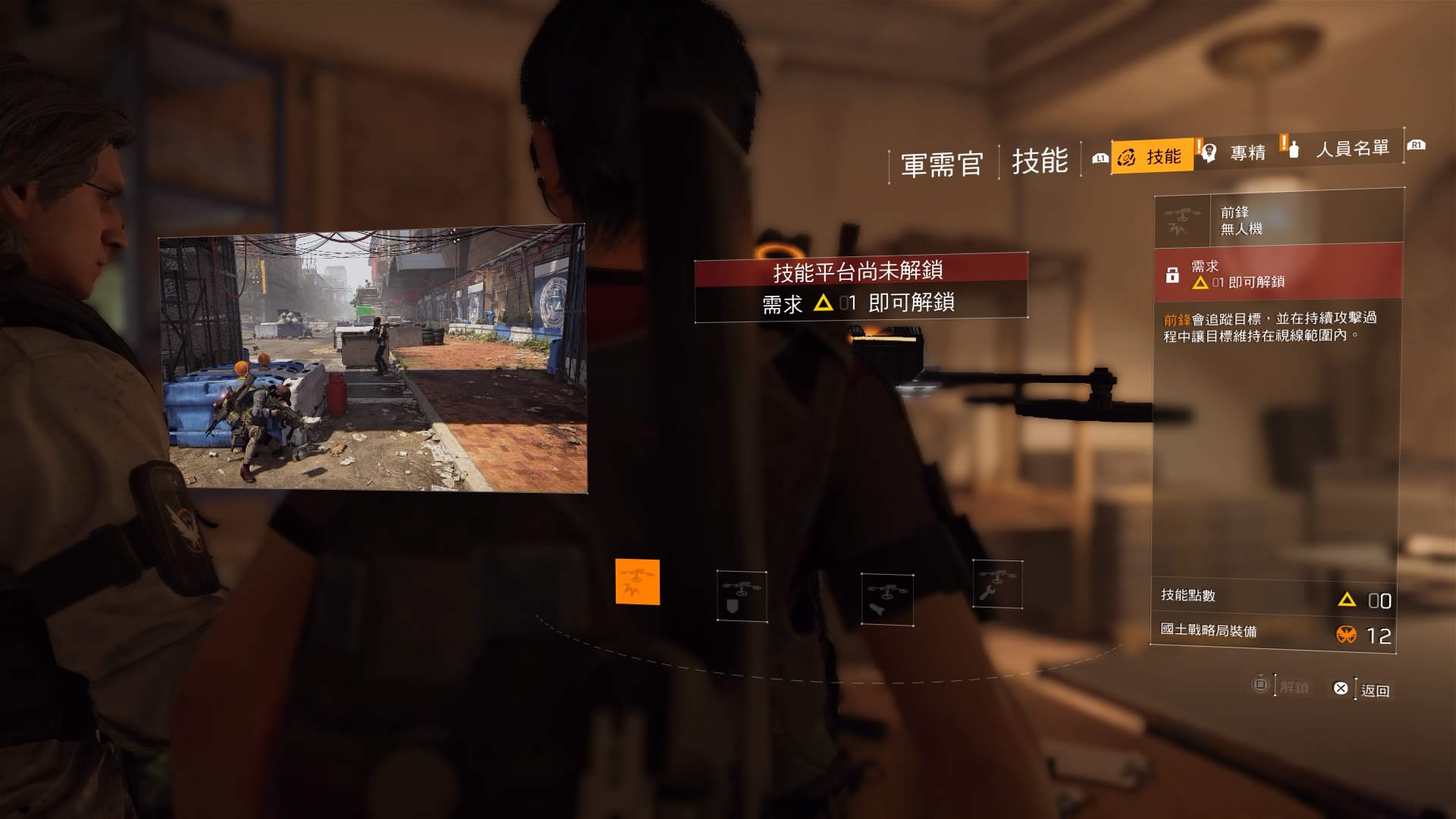Open the 專精 specialization tab
Screen dimensions: 1456x819
(x=1238, y=152)
